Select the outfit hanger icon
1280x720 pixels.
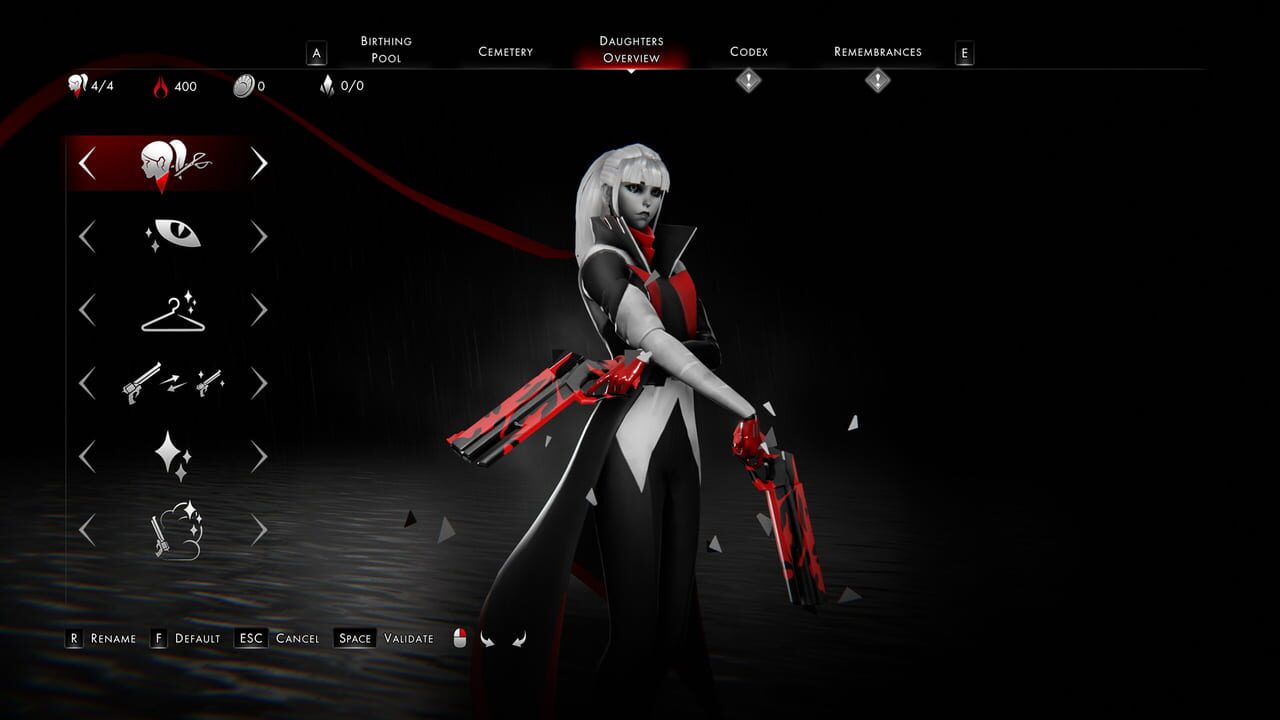point(172,310)
